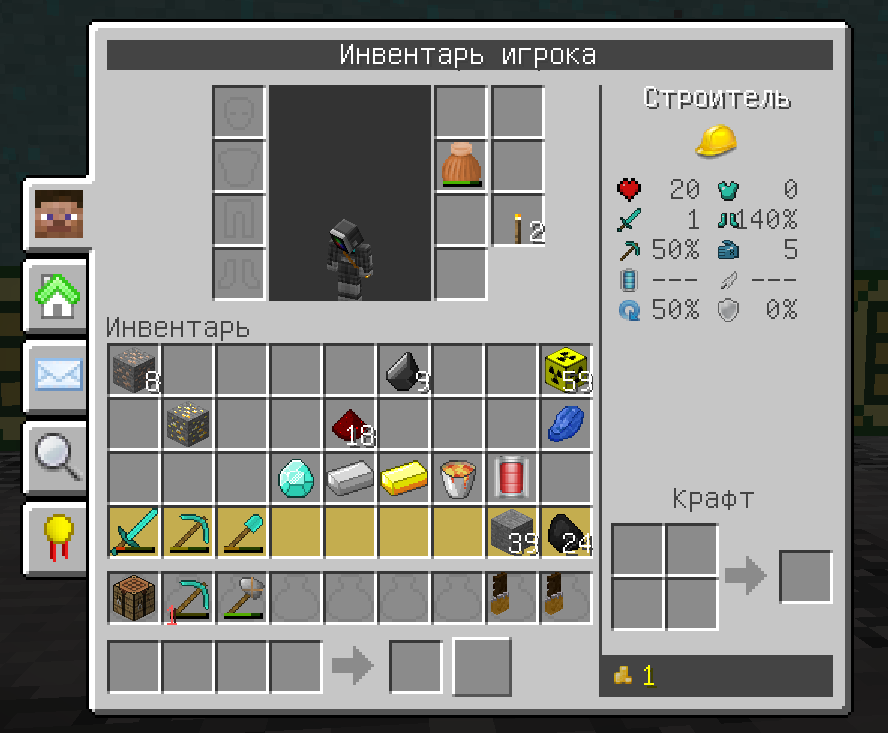This screenshot has height=733, width=888.
Task: Open the magnifying glass search tab
Action: pyautogui.click(x=57, y=456)
